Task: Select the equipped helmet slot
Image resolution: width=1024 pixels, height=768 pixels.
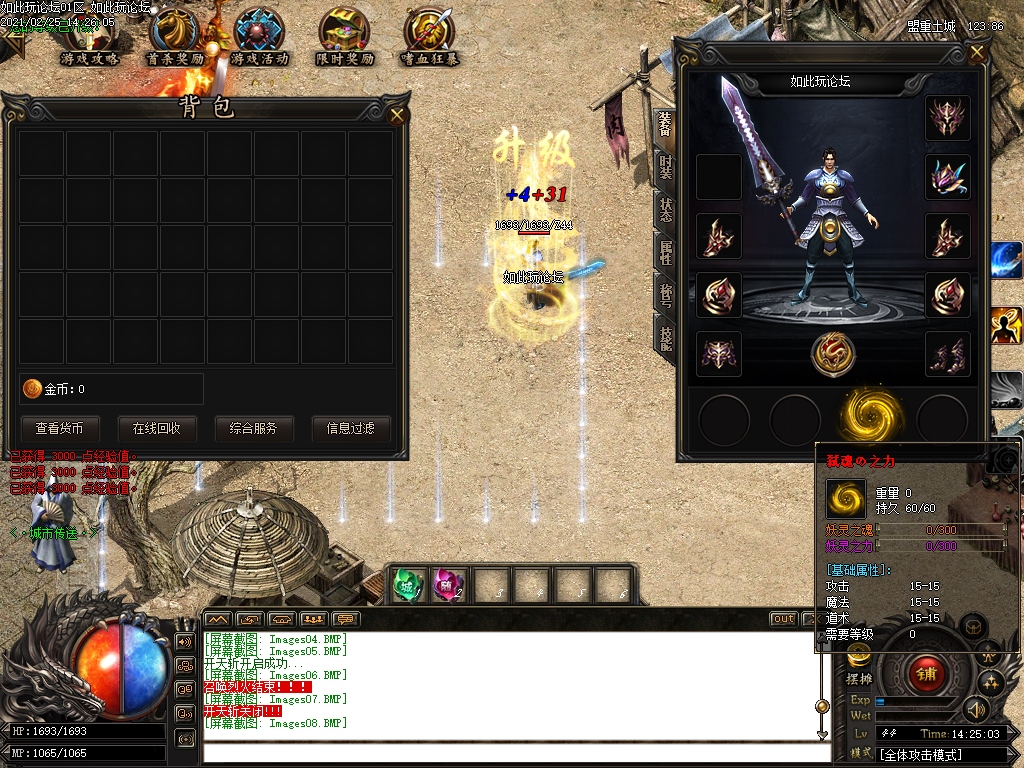Action: click(x=947, y=118)
